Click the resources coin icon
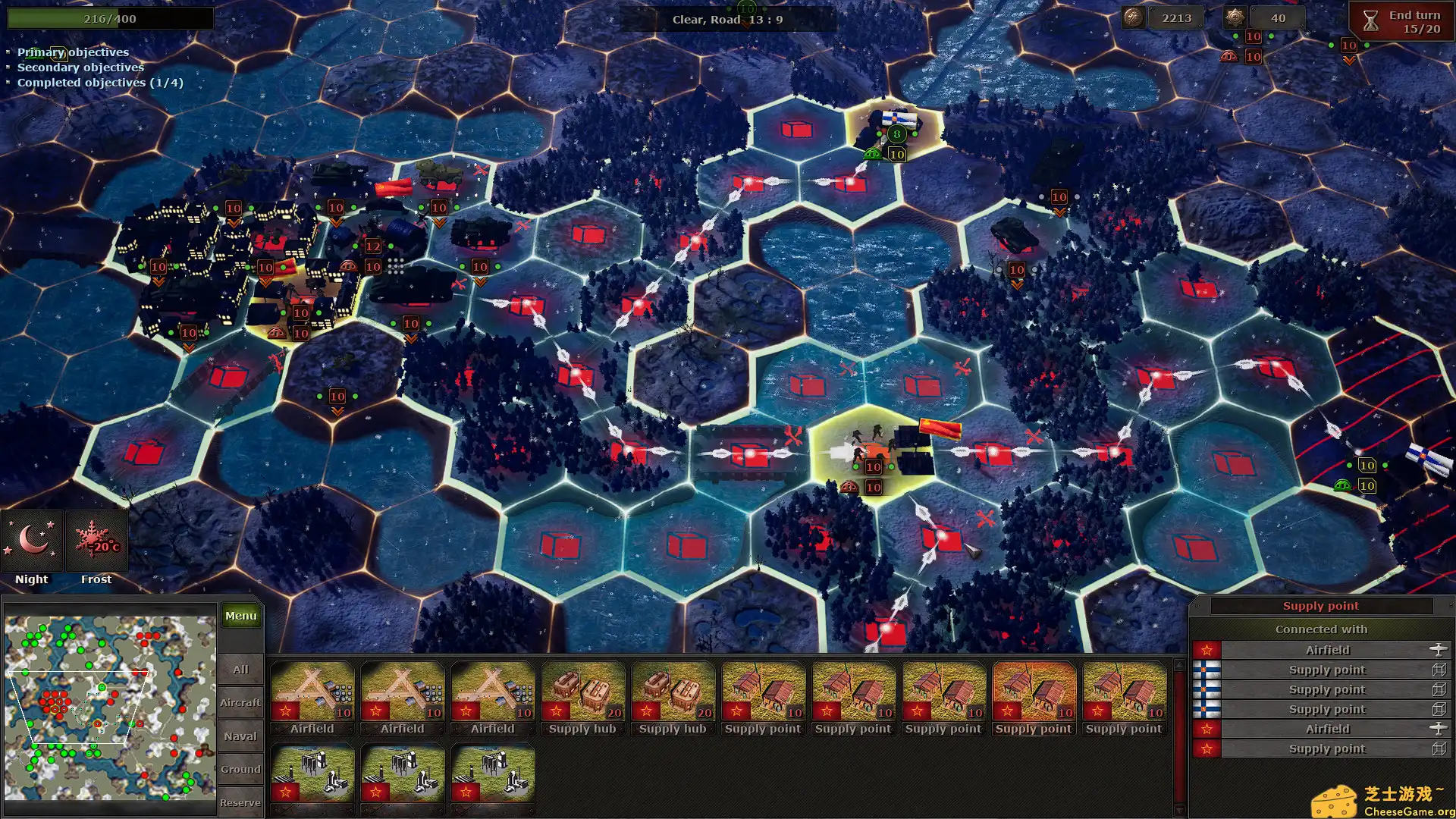The width and height of the screenshot is (1456, 819). [1134, 17]
